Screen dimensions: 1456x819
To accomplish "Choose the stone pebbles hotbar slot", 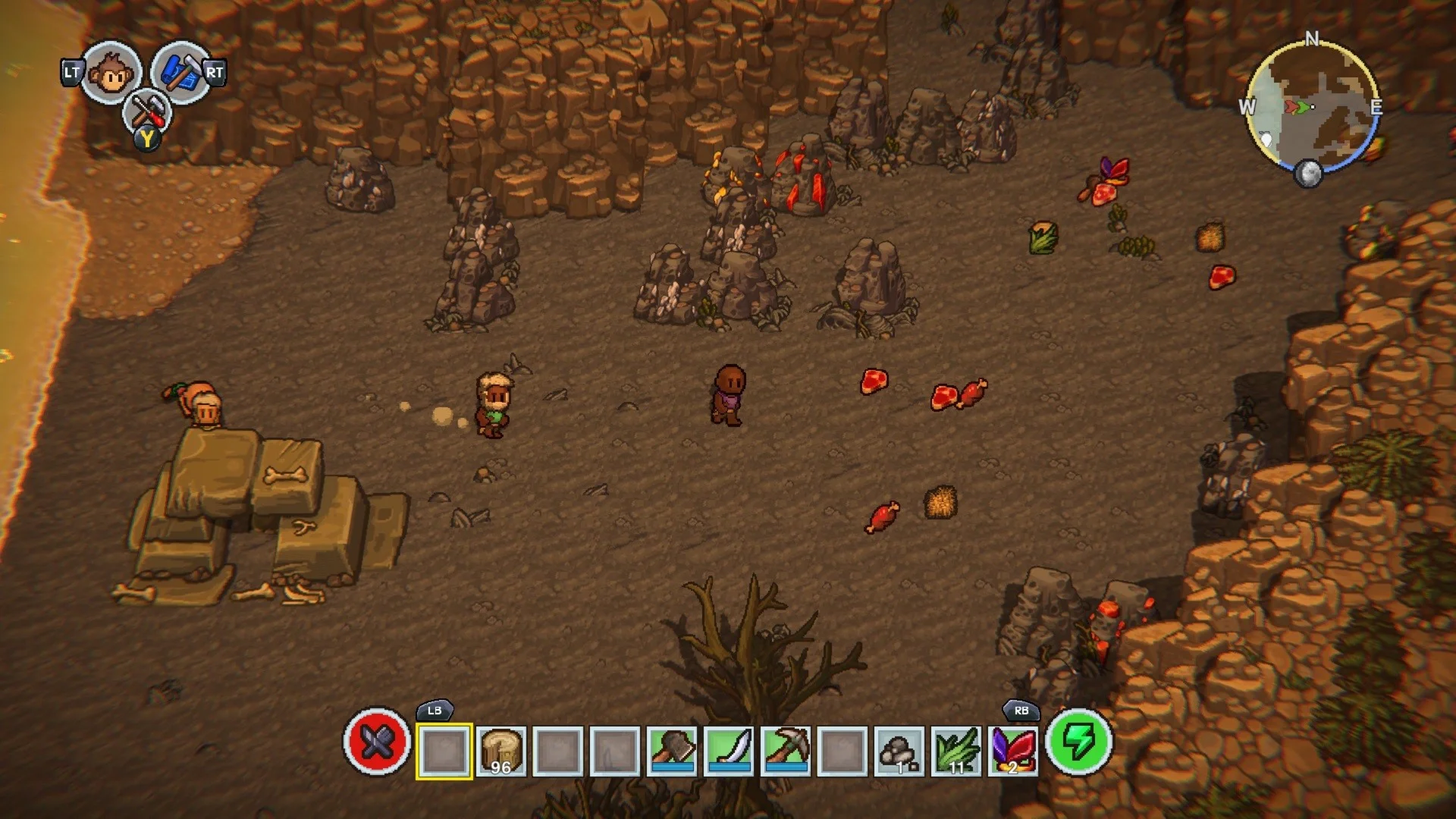I will click(x=899, y=752).
